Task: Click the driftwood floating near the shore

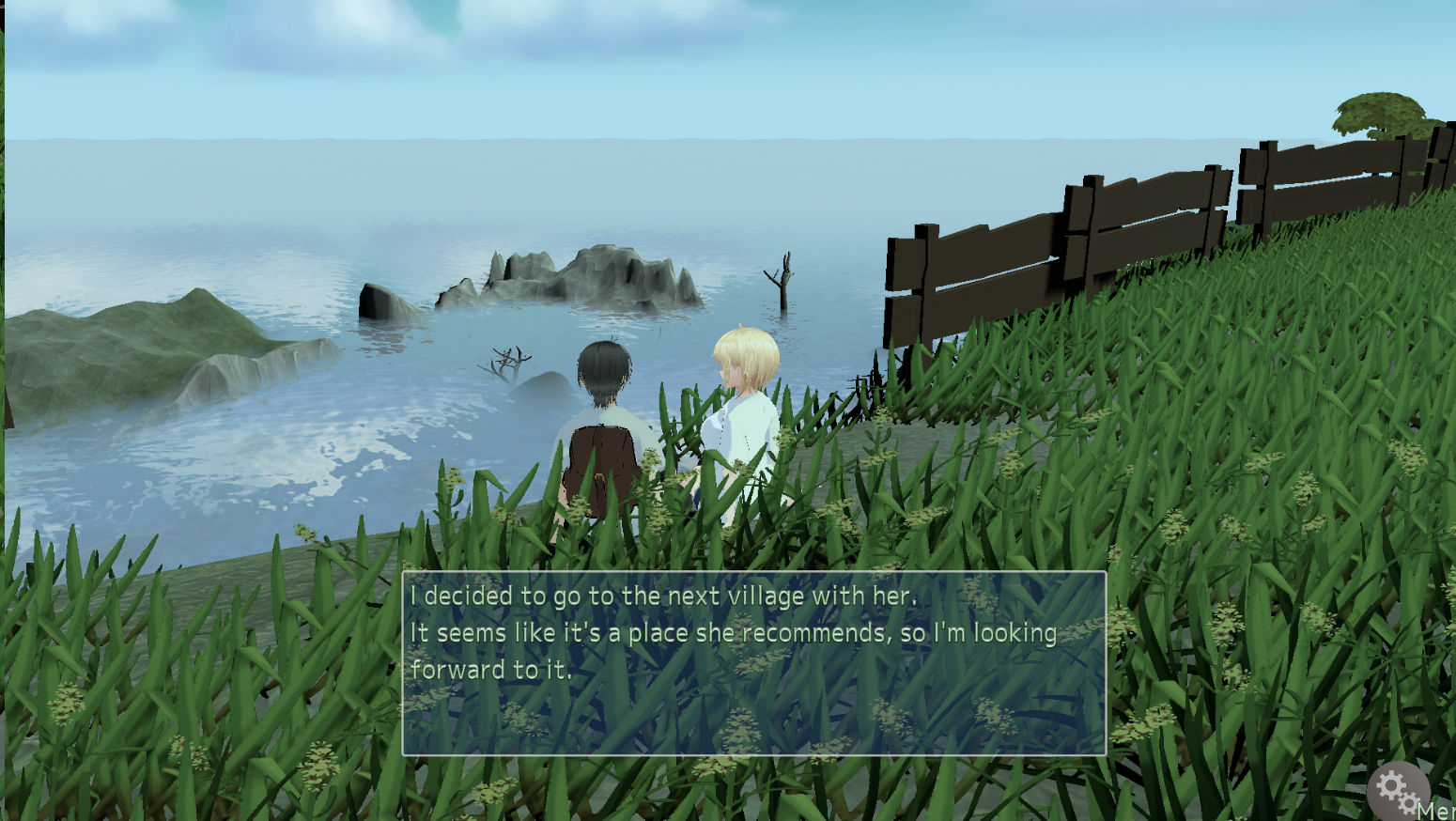Action: pos(507,357)
